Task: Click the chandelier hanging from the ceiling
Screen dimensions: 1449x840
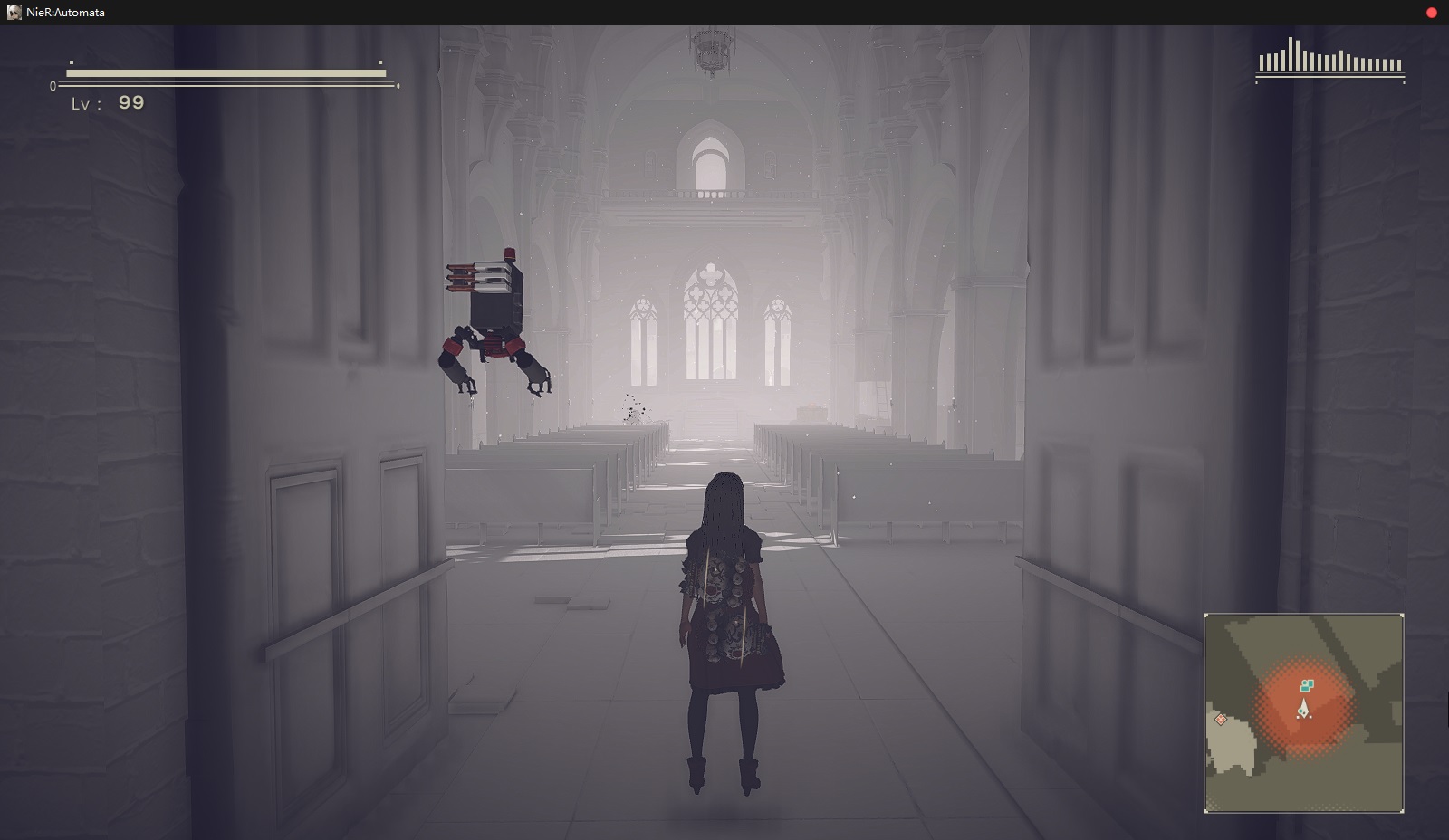Action: pyautogui.click(x=713, y=50)
